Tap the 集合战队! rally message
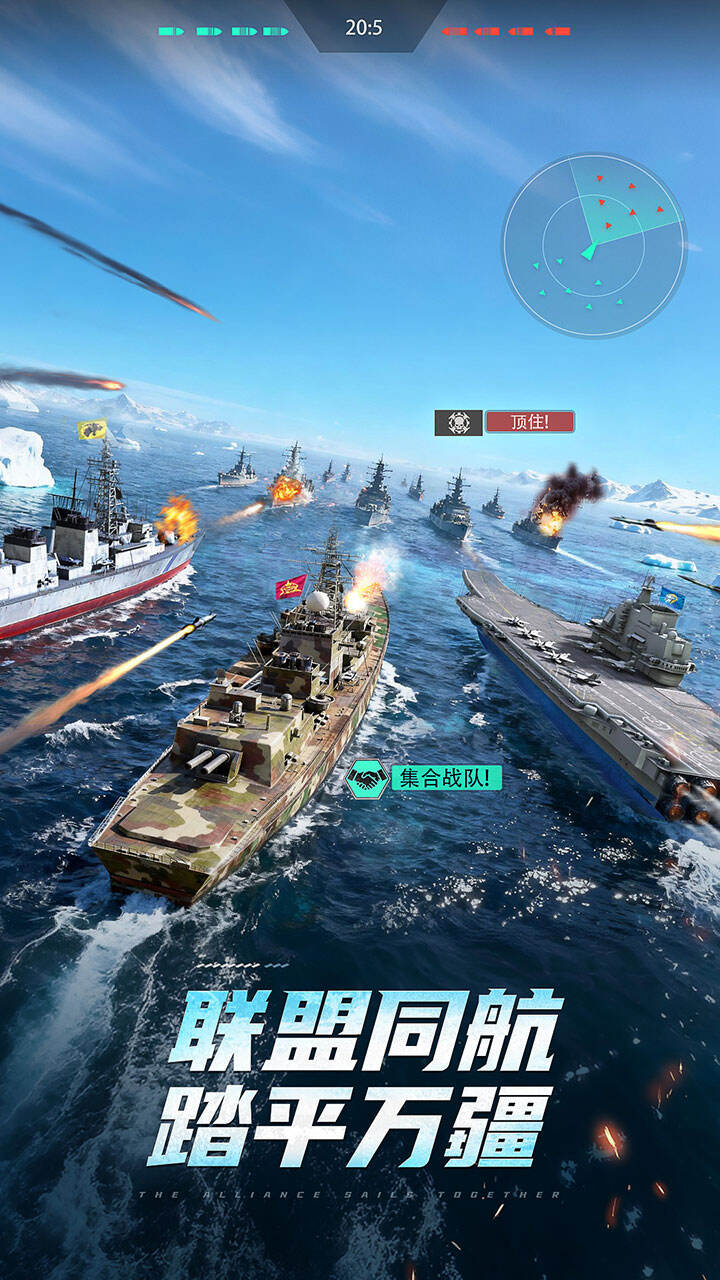The height and width of the screenshot is (1280, 720). (446, 777)
